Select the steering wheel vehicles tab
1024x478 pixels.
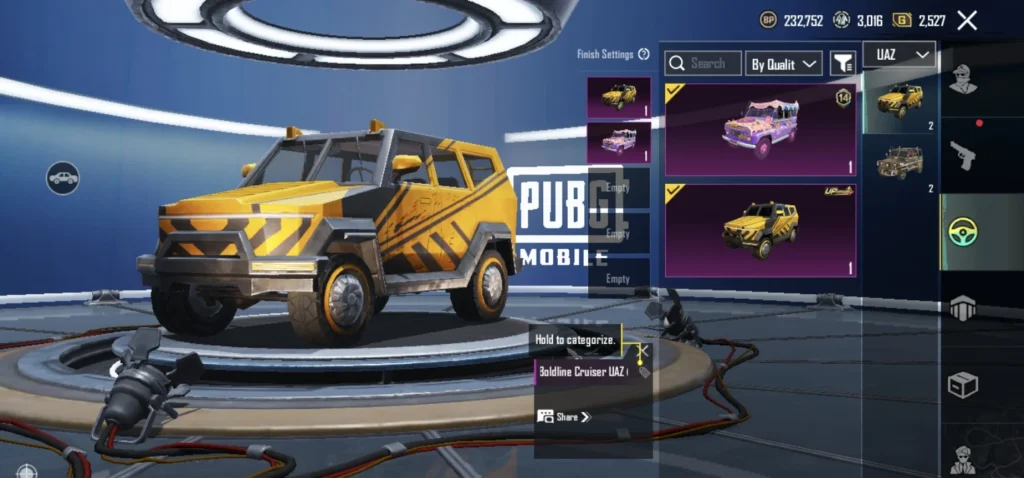coord(963,232)
